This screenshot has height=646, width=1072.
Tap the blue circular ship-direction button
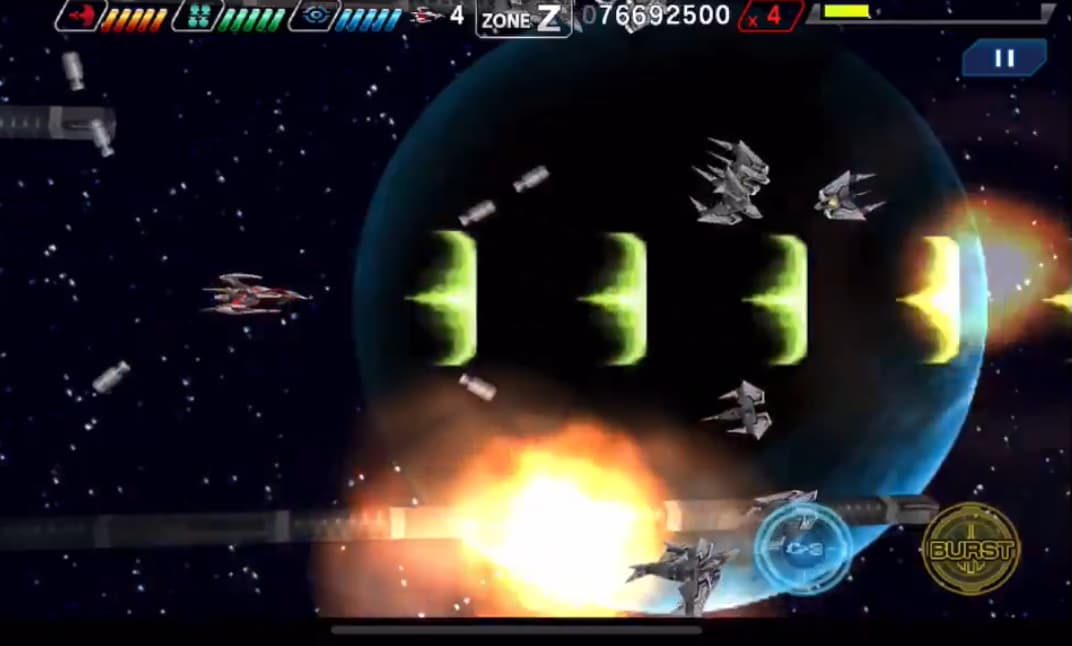tap(803, 549)
